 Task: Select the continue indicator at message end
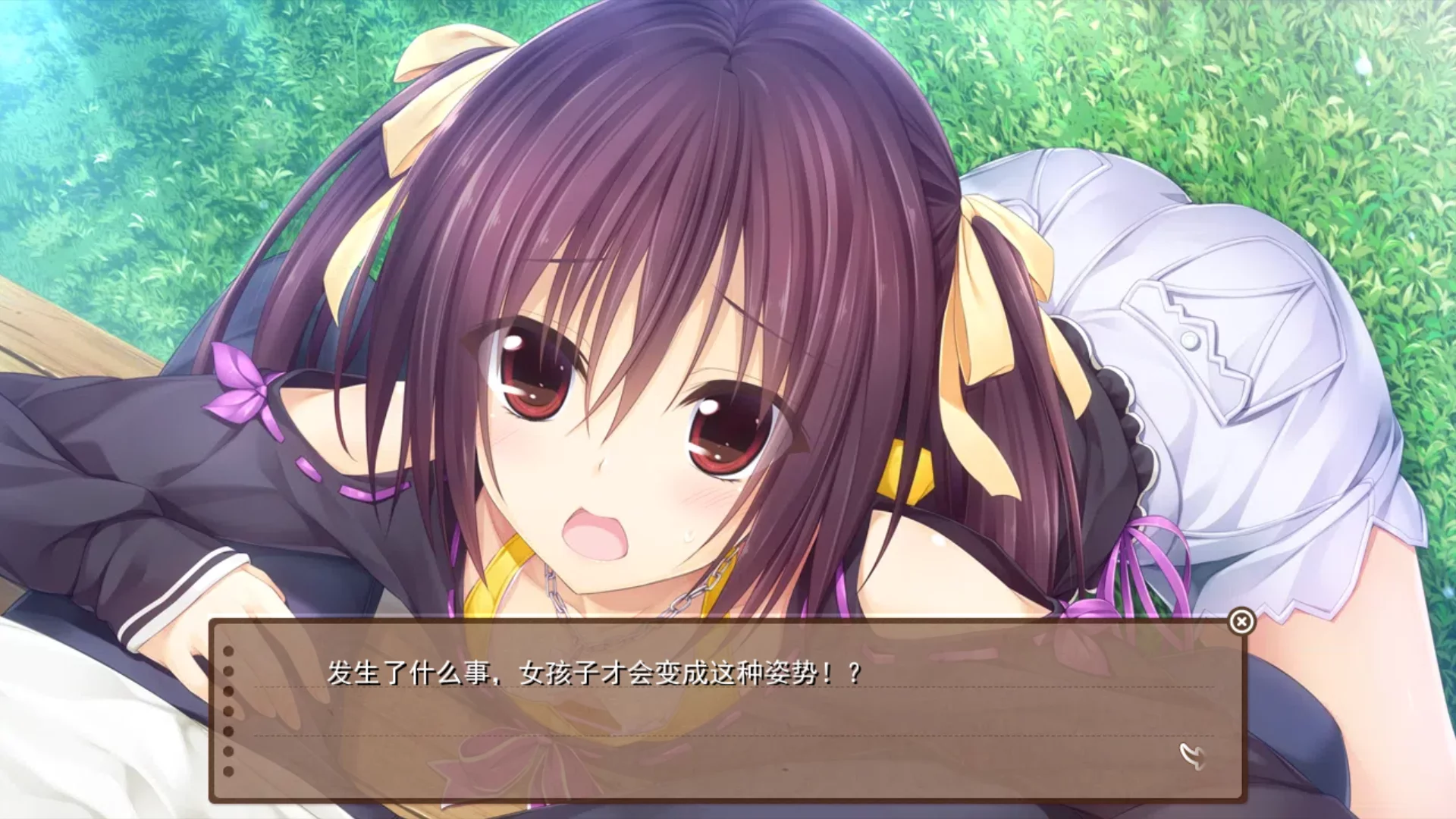pyautogui.click(x=1191, y=758)
